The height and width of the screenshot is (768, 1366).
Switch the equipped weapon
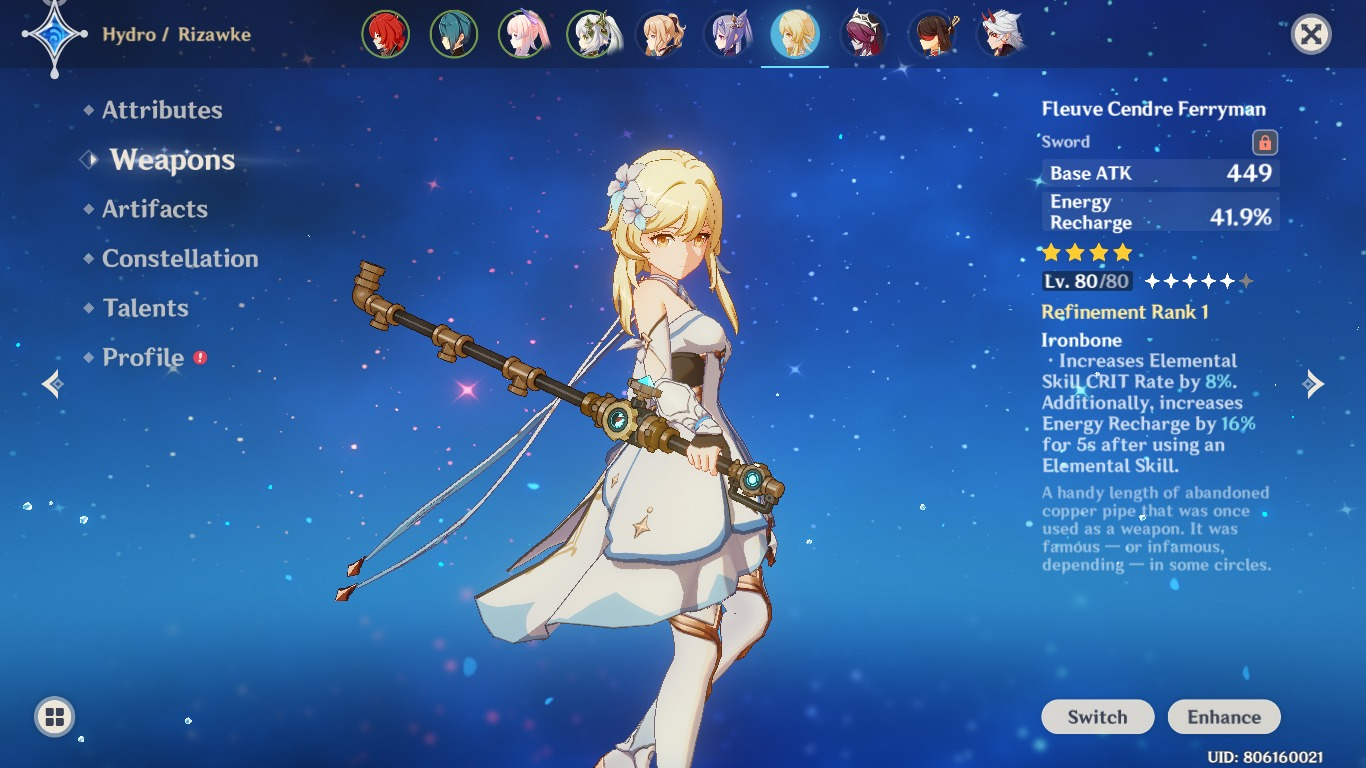tap(1097, 717)
